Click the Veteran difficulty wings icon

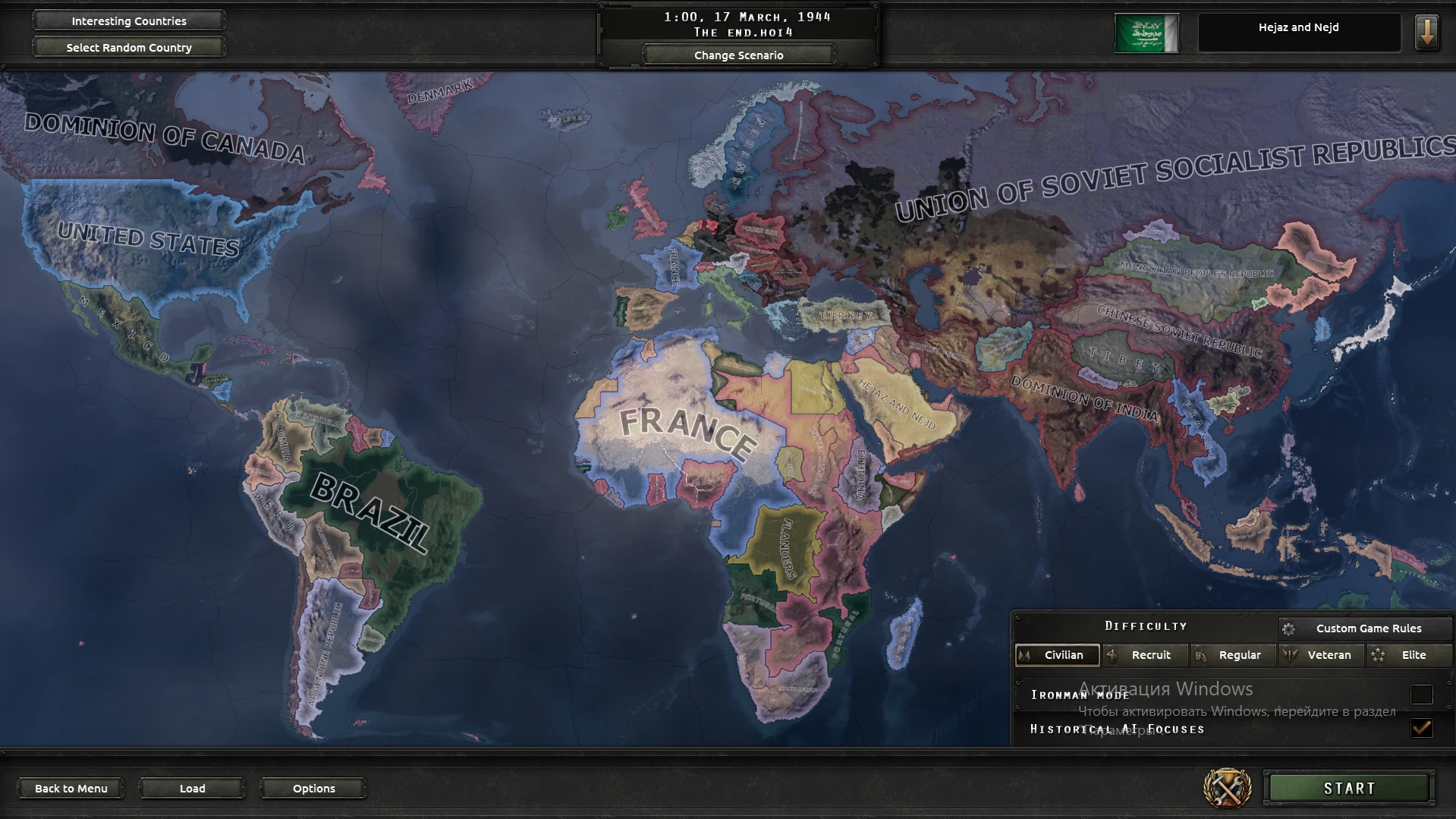tap(1288, 655)
